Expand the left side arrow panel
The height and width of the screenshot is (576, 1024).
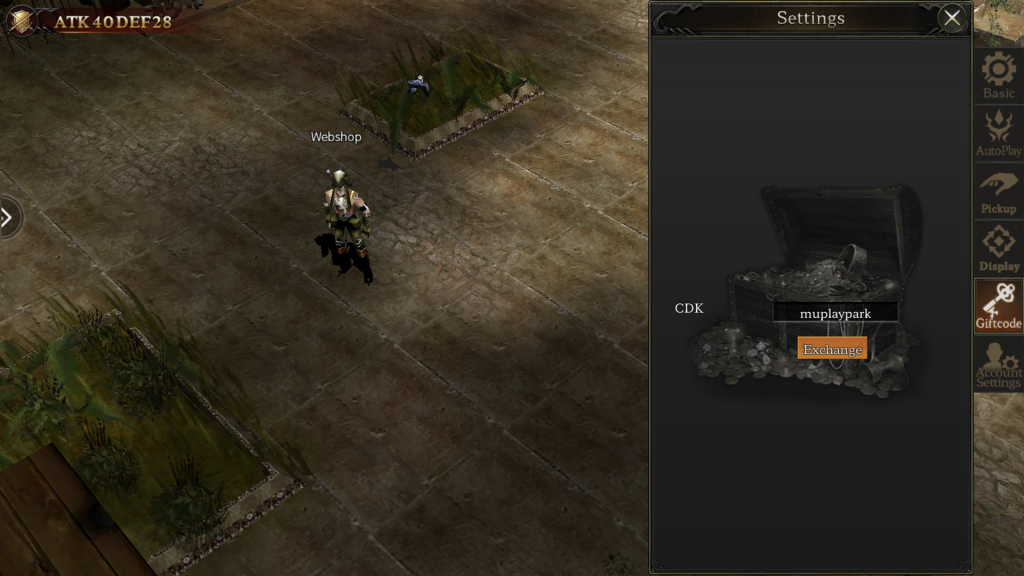click(8, 217)
